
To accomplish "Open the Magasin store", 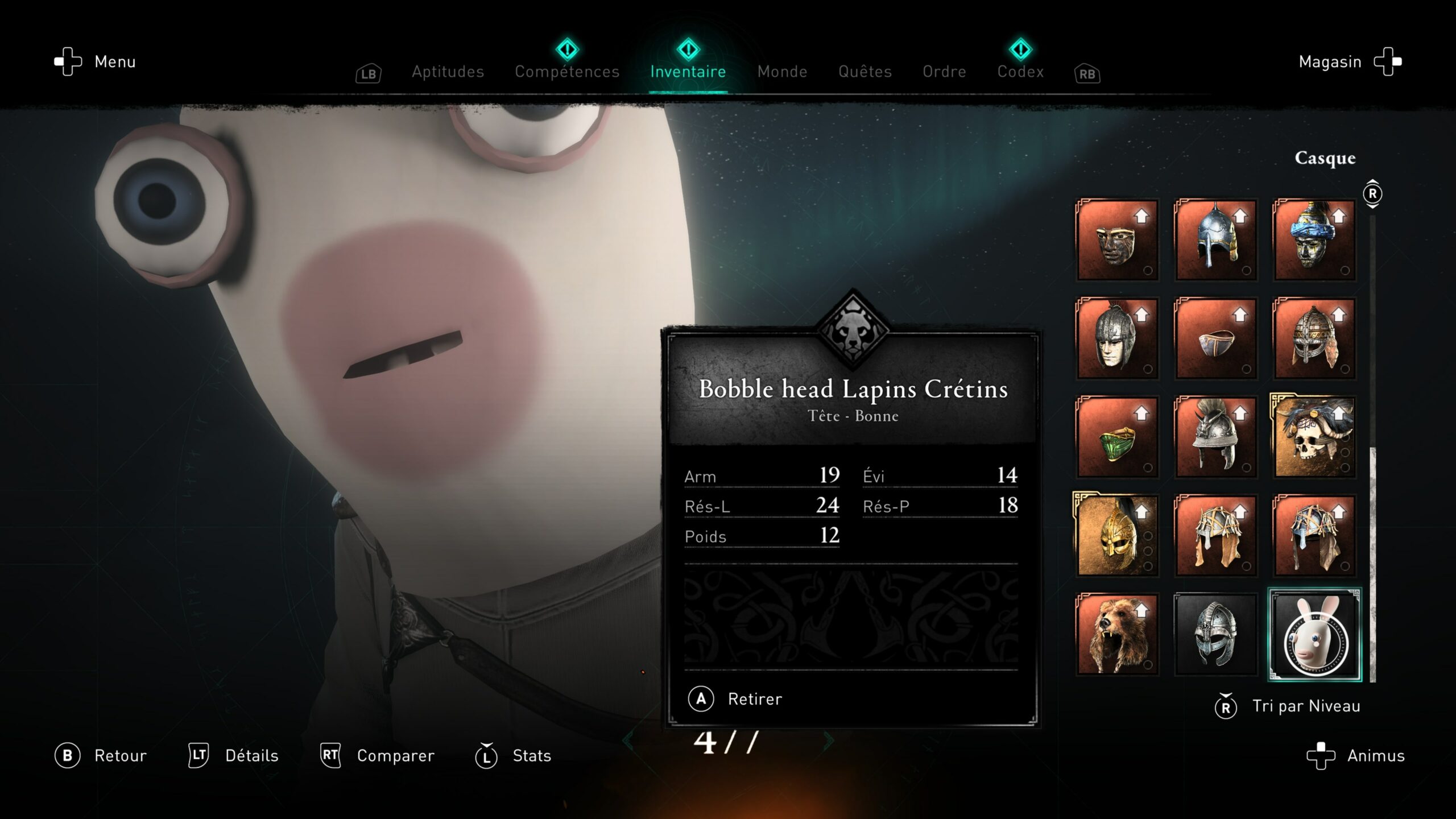I will coord(1330,61).
